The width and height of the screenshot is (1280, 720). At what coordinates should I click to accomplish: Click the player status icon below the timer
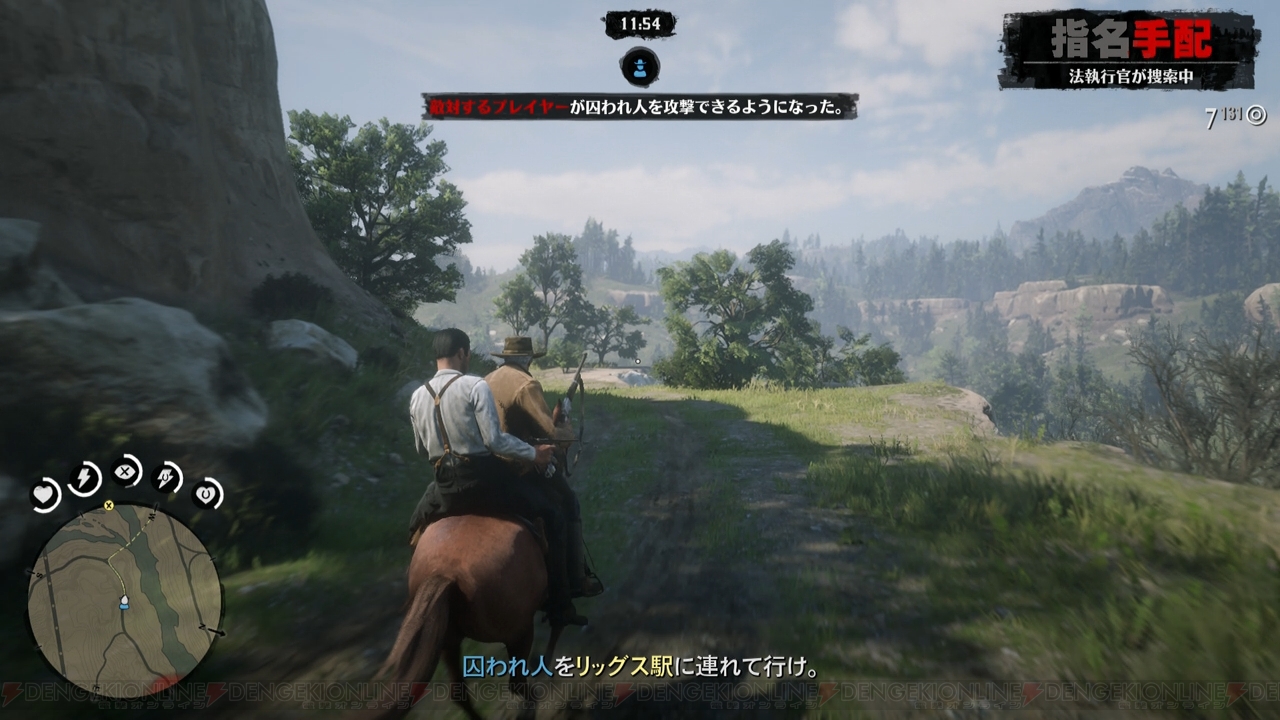tap(640, 69)
